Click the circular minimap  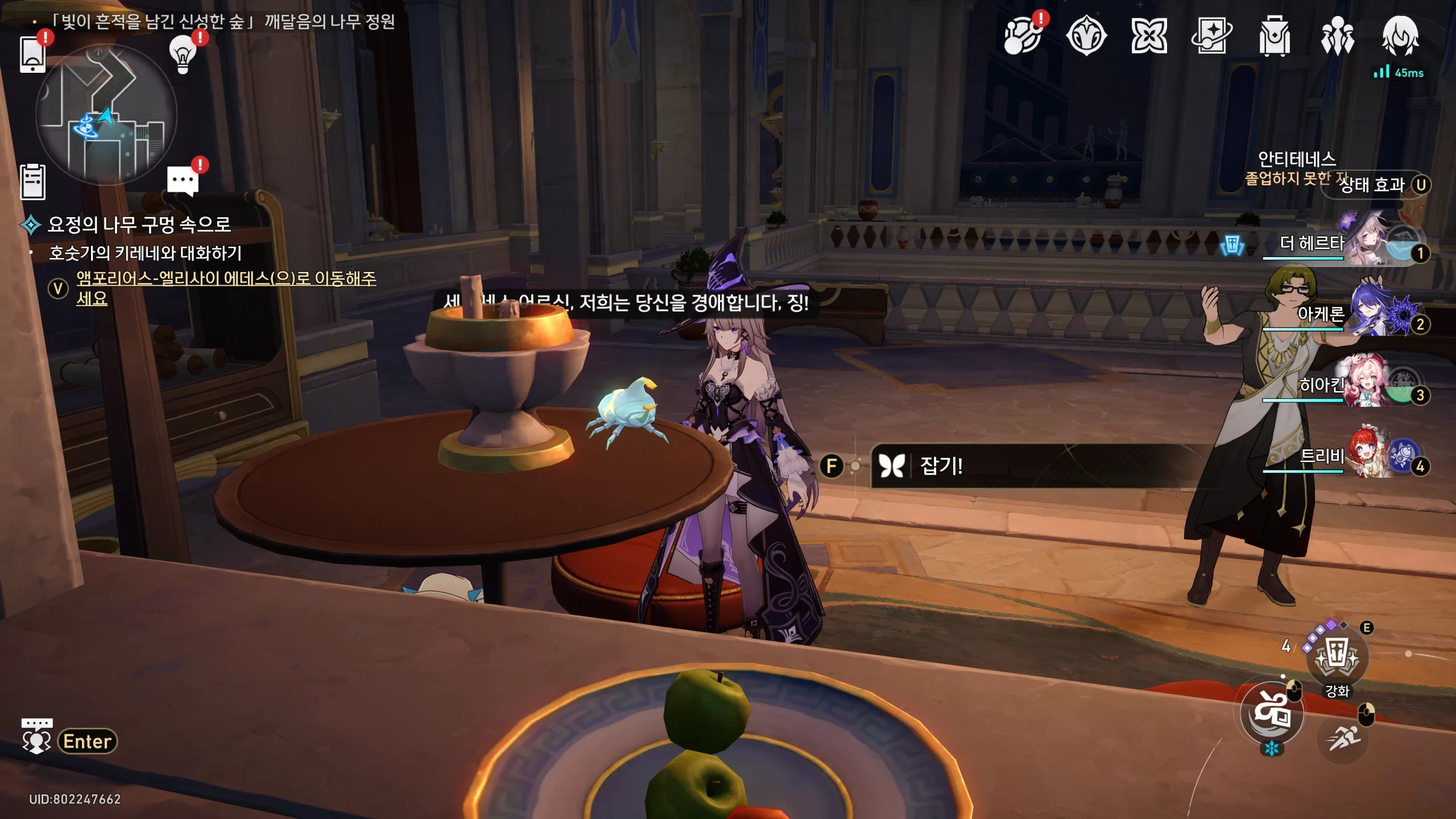(x=106, y=115)
